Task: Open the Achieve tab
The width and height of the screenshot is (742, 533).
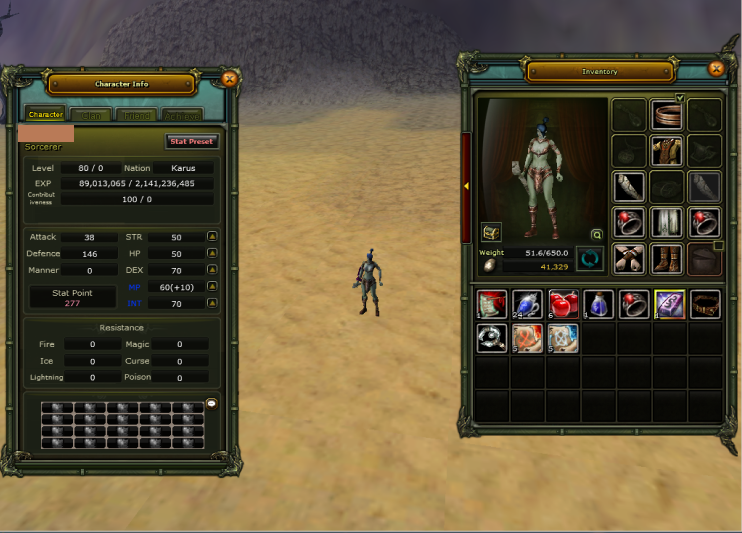Action: 181,115
